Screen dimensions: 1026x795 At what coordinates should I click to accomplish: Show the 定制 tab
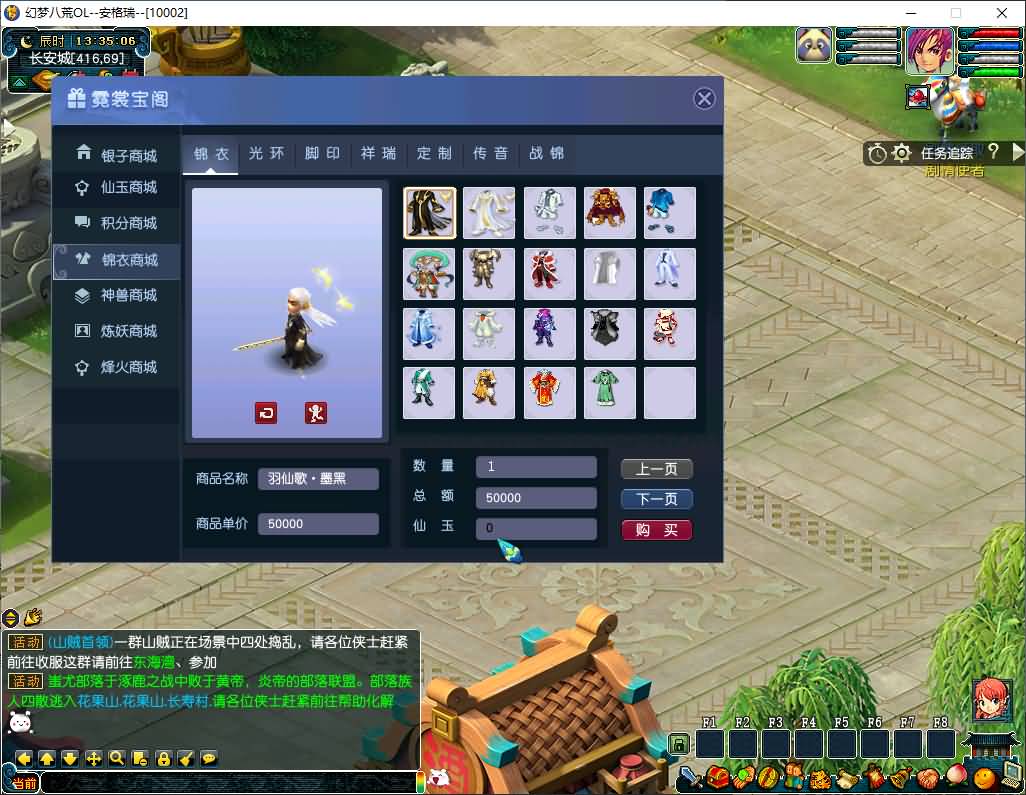pos(435,153)
